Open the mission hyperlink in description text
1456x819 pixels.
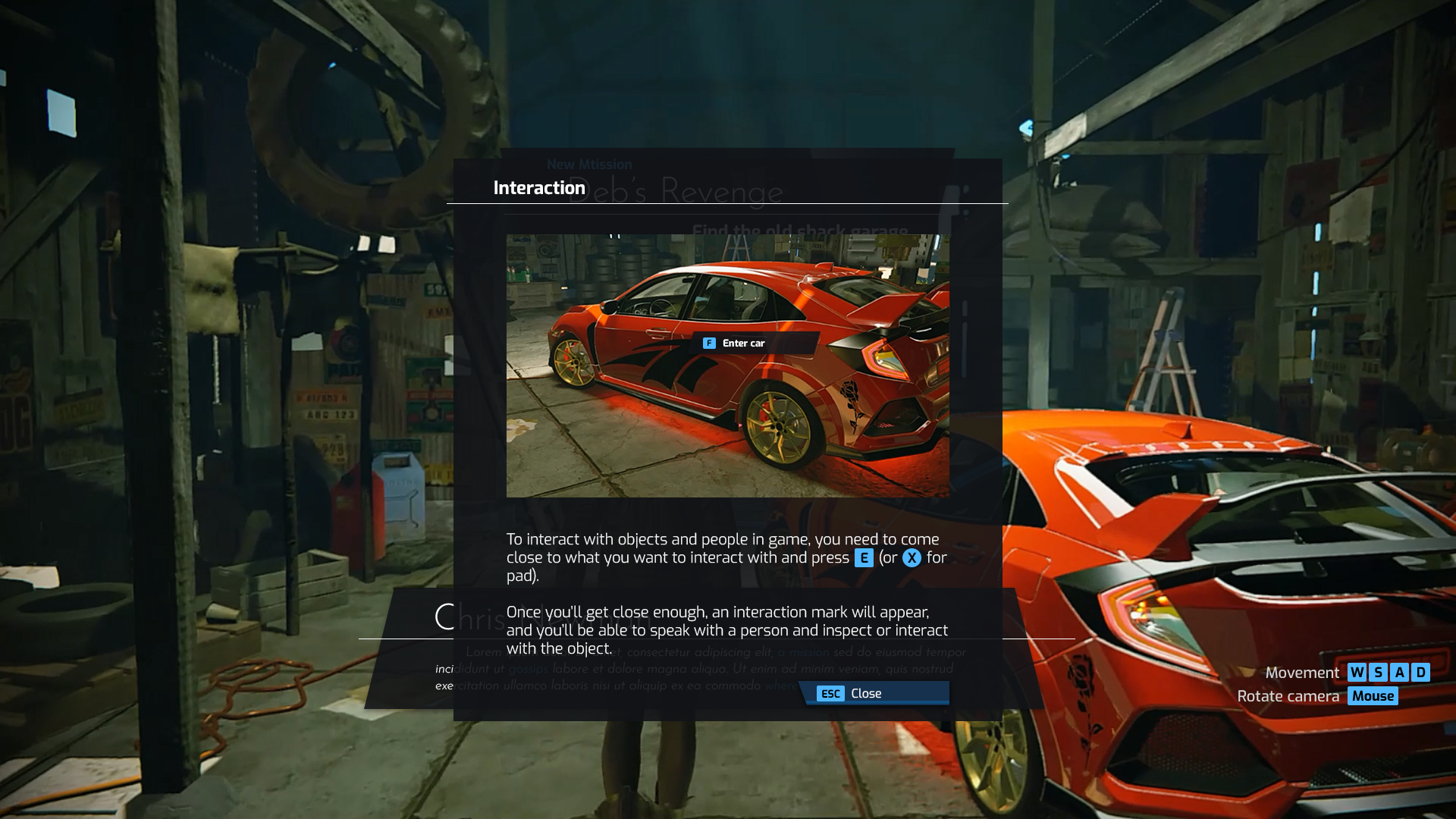pyautogui.click(x=805, y=652)
